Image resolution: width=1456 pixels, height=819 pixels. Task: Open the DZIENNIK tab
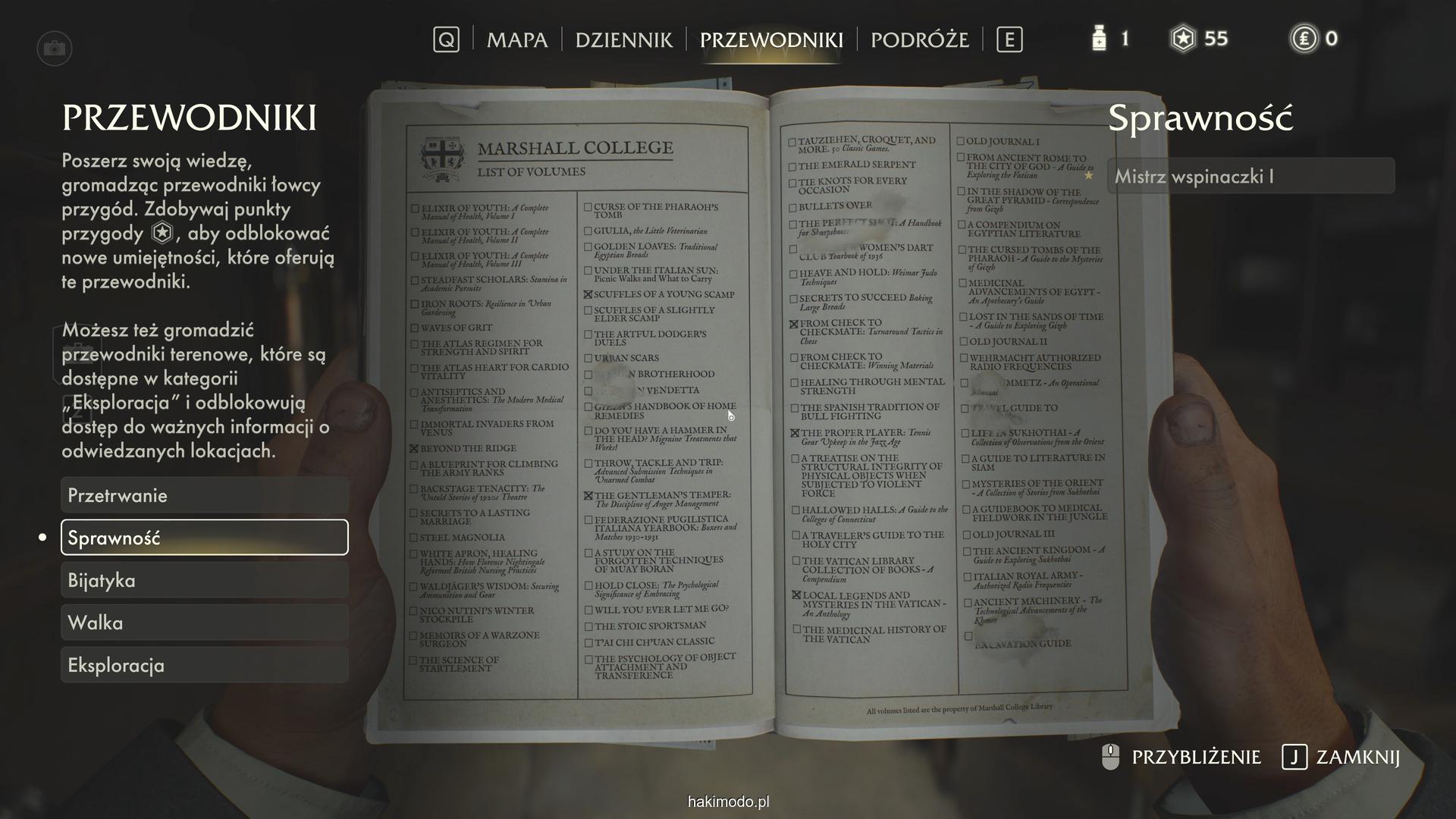[x=623, y=39]
